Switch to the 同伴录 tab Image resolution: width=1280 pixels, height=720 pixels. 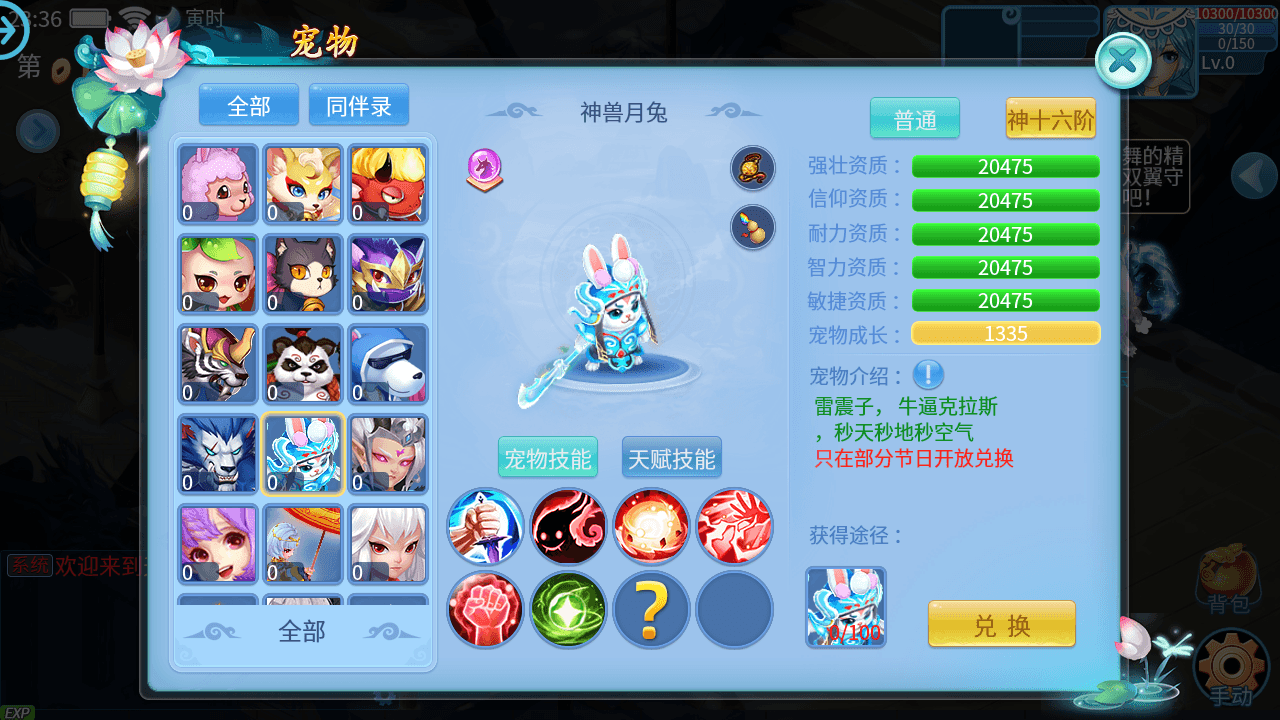tap(358, 104)
